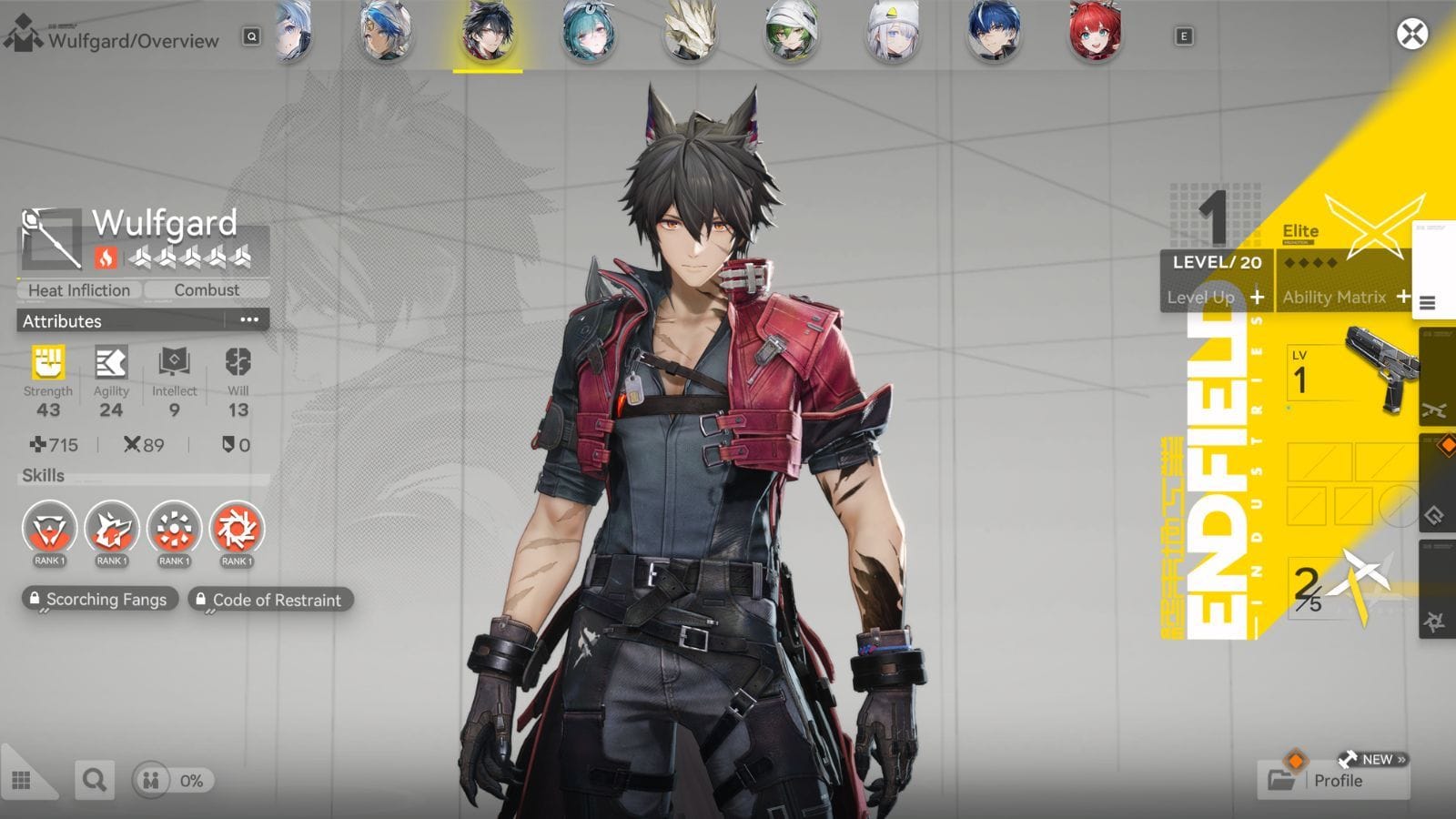
Task: Close the Wulfgard overview screen
Action: tap(1411, 35)
